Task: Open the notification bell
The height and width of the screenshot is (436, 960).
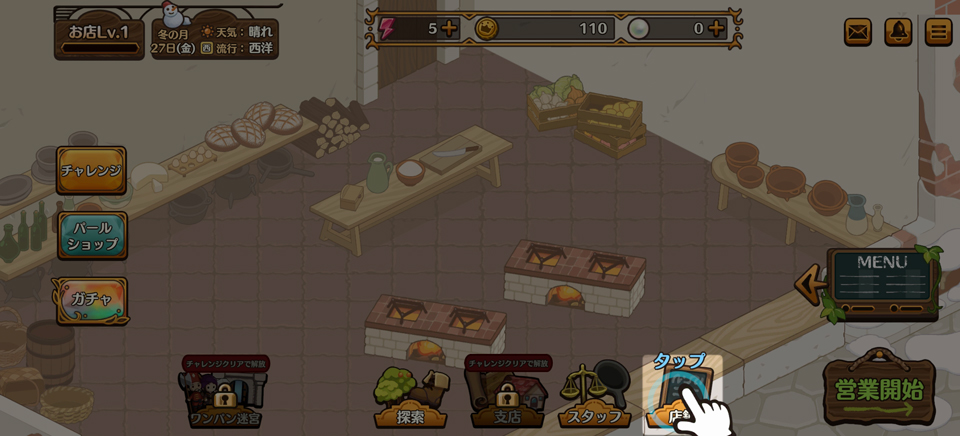Action: coord(898,32)
